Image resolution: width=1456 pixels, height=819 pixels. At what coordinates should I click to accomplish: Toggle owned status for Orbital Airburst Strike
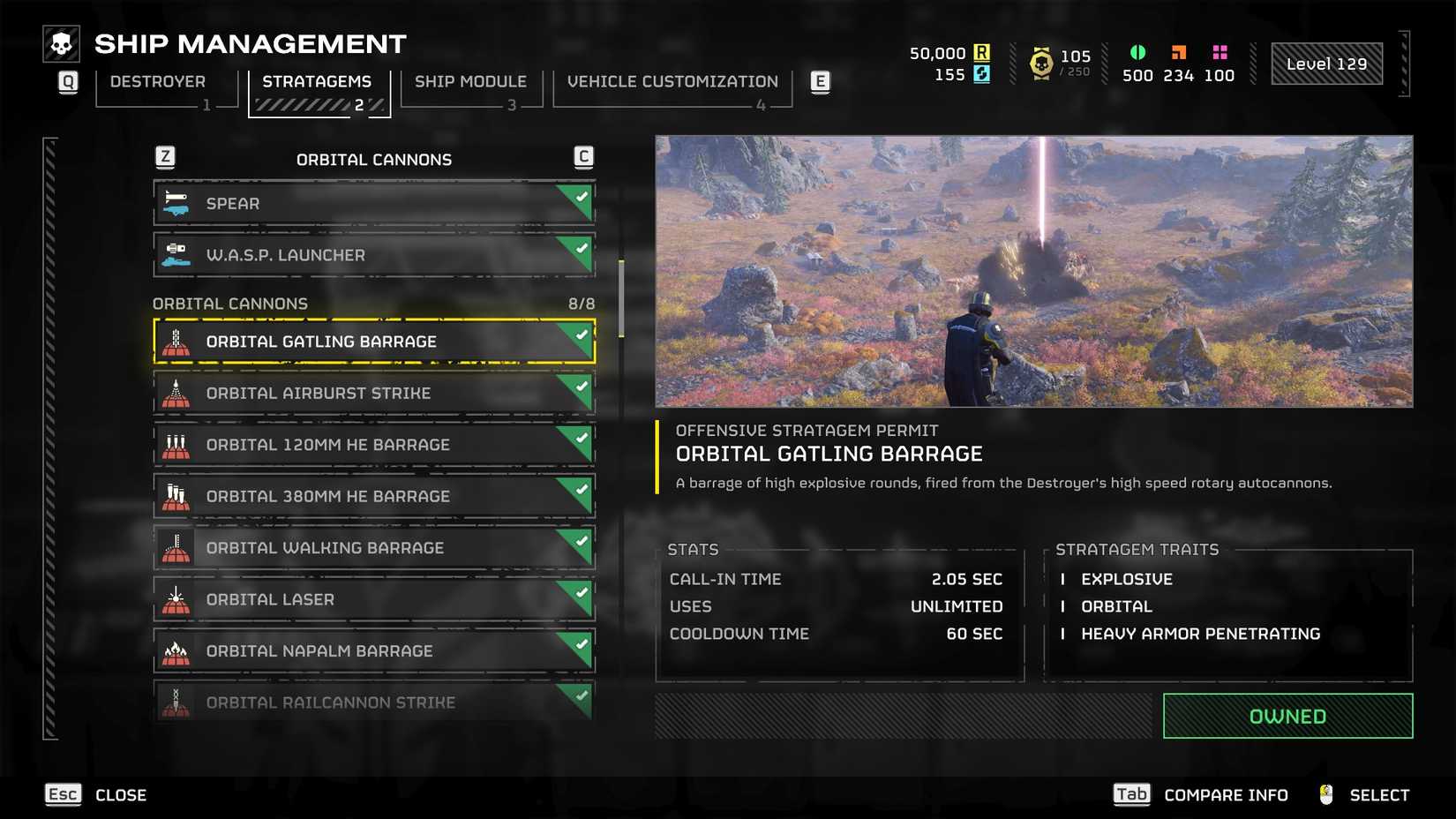tap(581, 386)
